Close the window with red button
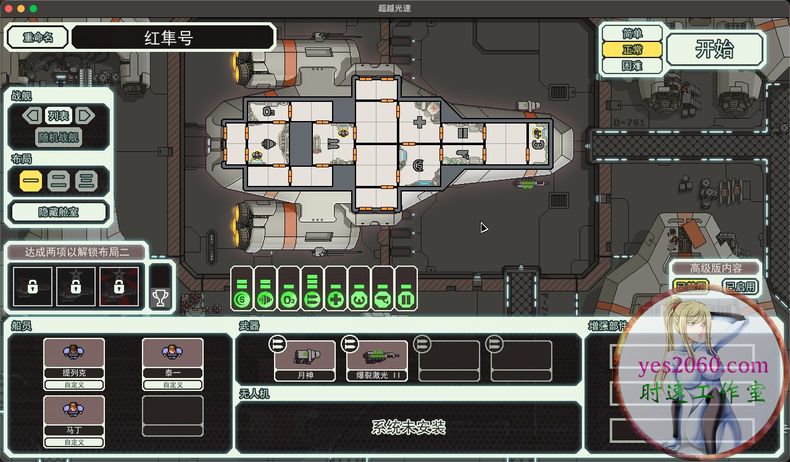Viewport: 790px width, 462px height. [x=9, y=8]
